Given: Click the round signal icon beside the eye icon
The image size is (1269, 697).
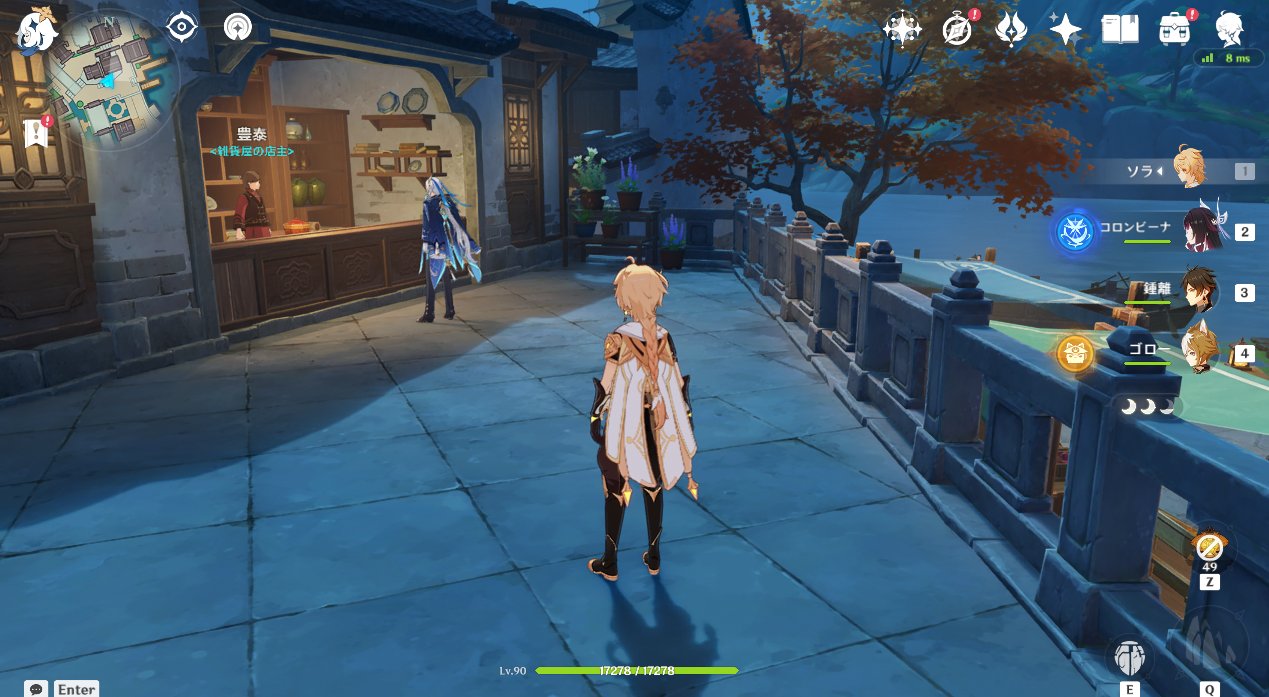Looking at the screenshot, I should point(238,27).
